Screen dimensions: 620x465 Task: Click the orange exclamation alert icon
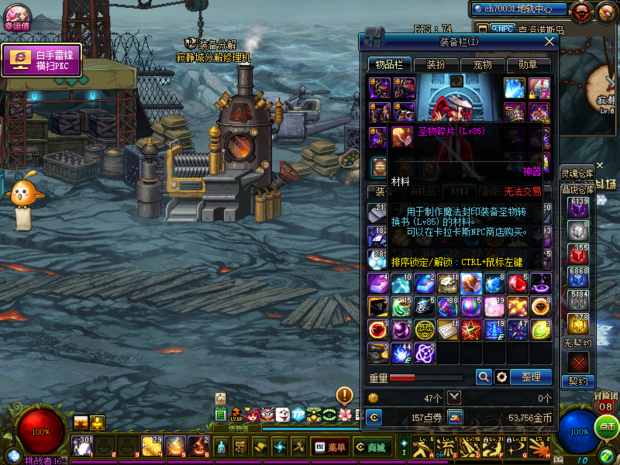coord(345,395)
